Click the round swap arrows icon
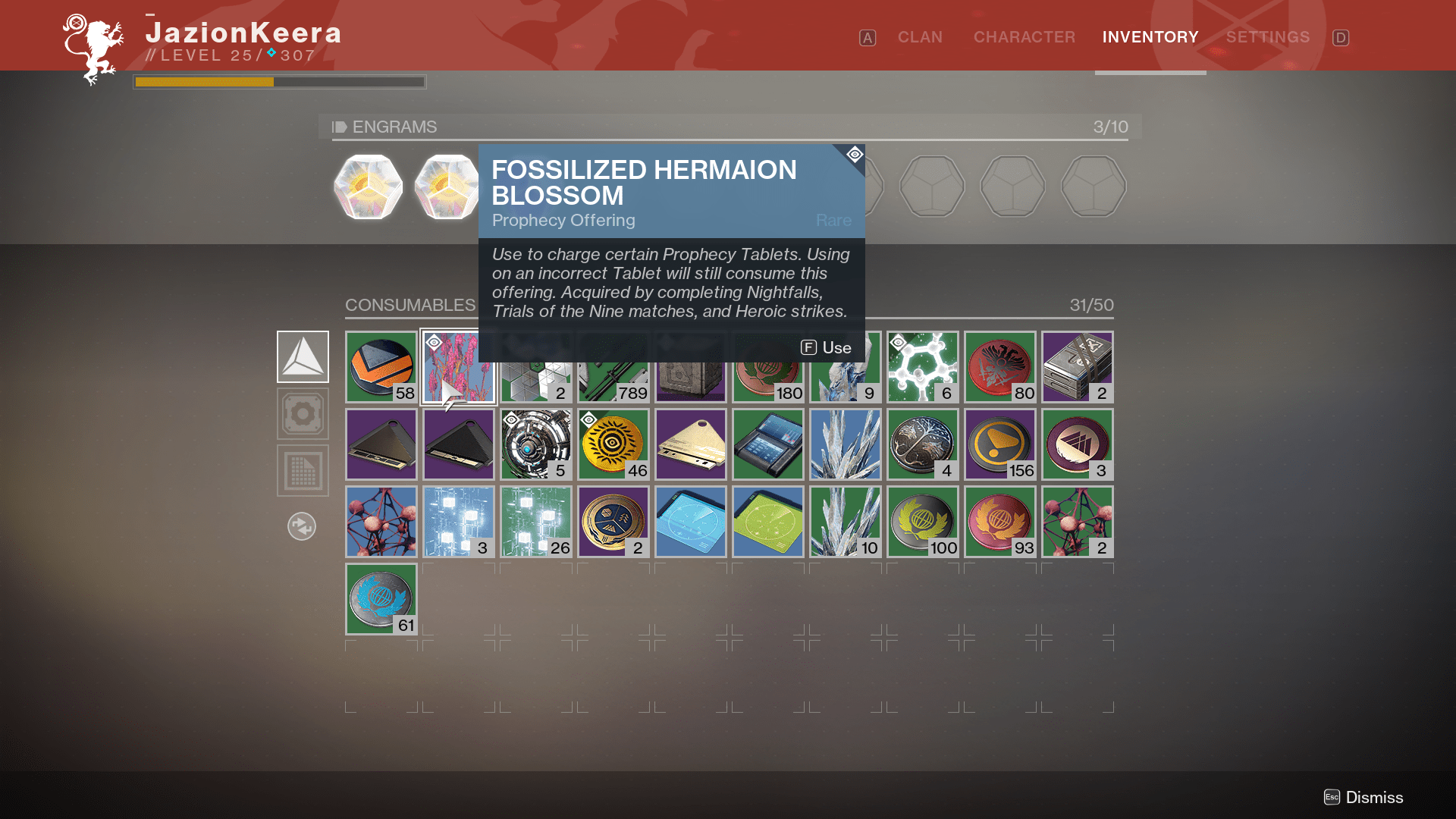Viewport: 1456px width, 819px height. (302, 526)
